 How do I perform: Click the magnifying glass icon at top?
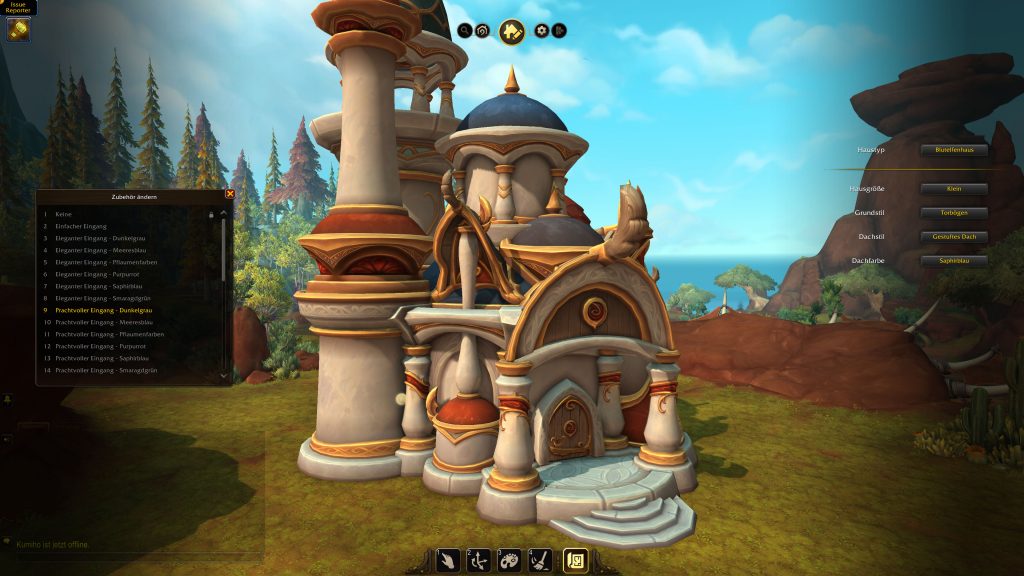tap(465, 31)
